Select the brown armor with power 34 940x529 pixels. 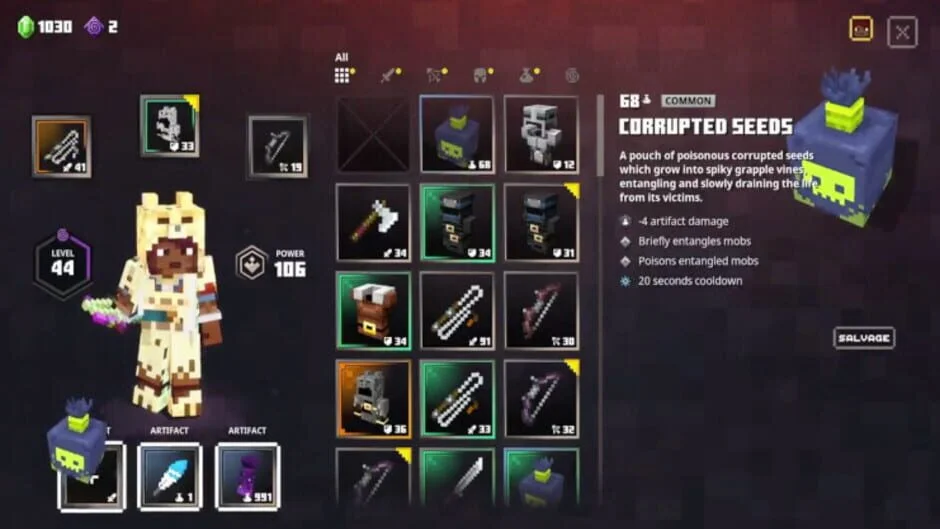coord(373,310)
